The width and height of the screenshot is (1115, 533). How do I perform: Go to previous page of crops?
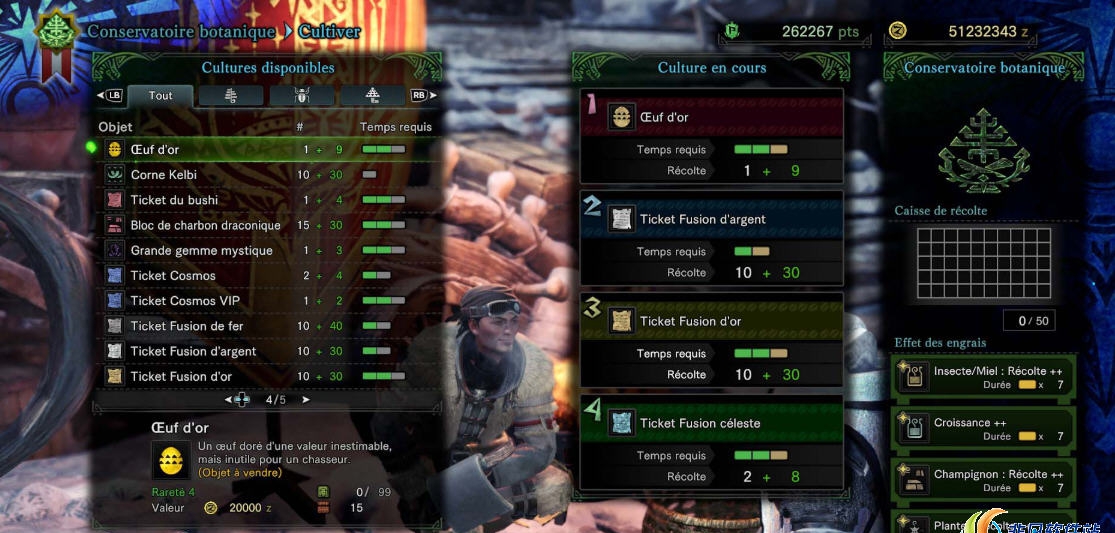point(228,400)
